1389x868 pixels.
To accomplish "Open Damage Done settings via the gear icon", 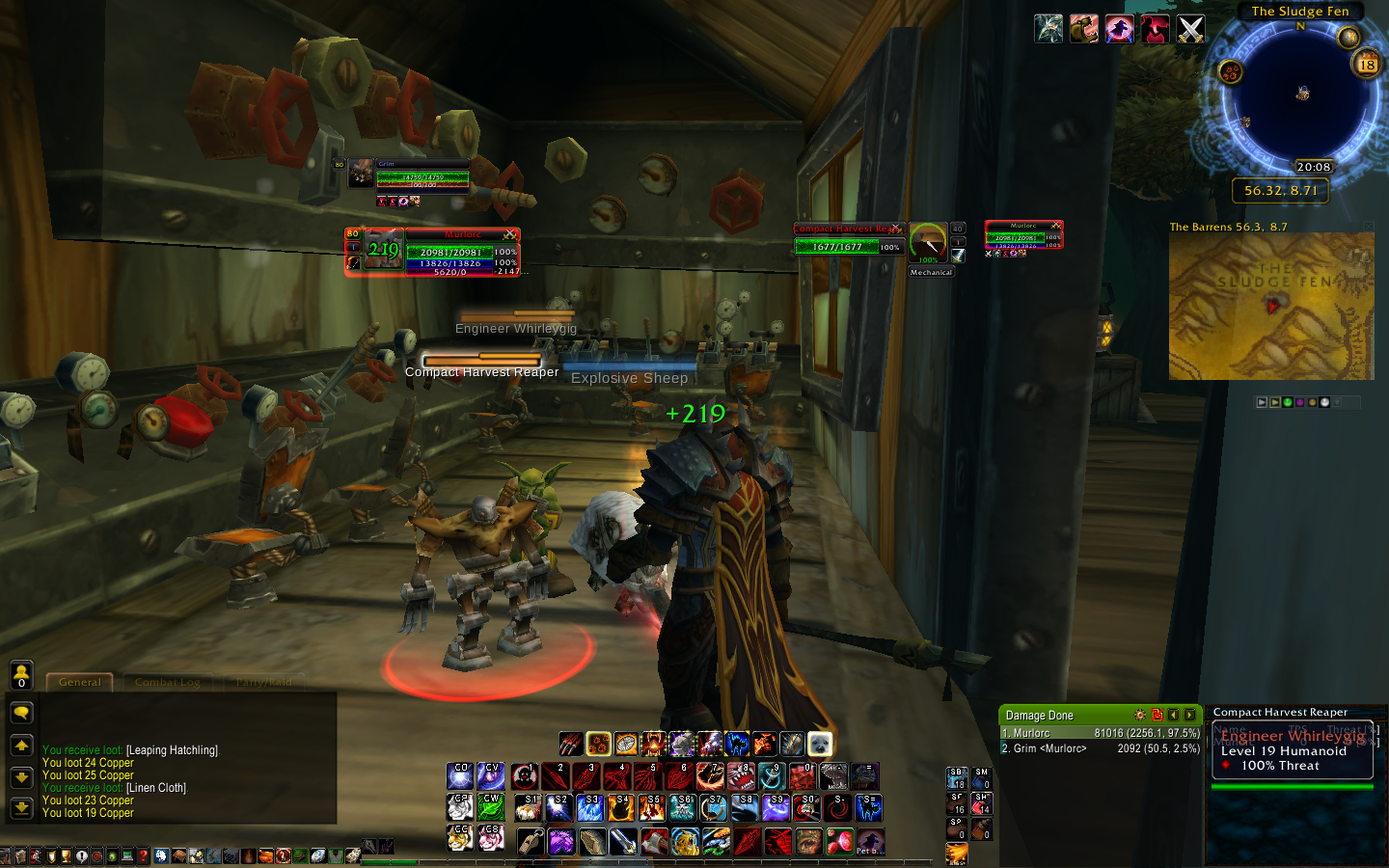I will pyautogui.click(x=1140, y=715).
